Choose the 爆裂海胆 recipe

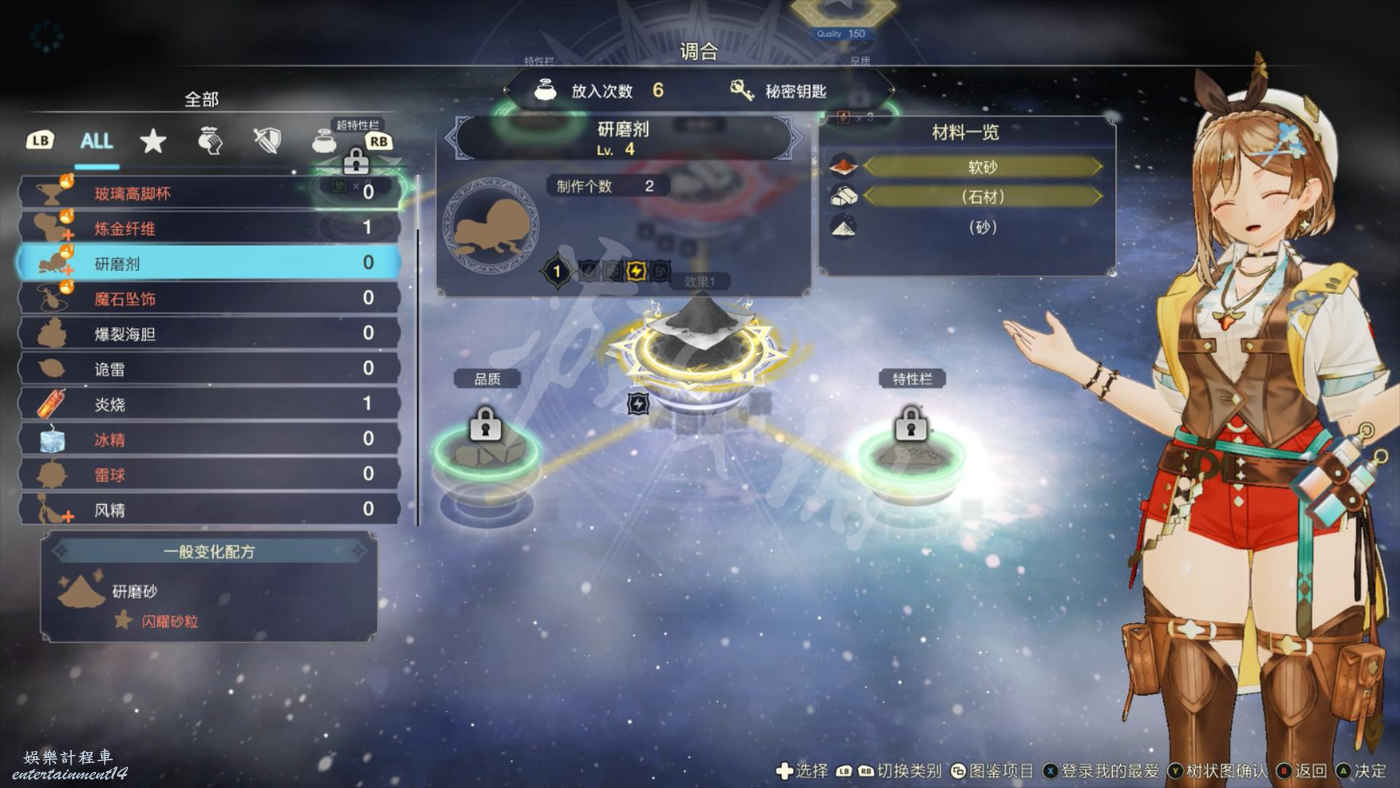tap(210, 333)
